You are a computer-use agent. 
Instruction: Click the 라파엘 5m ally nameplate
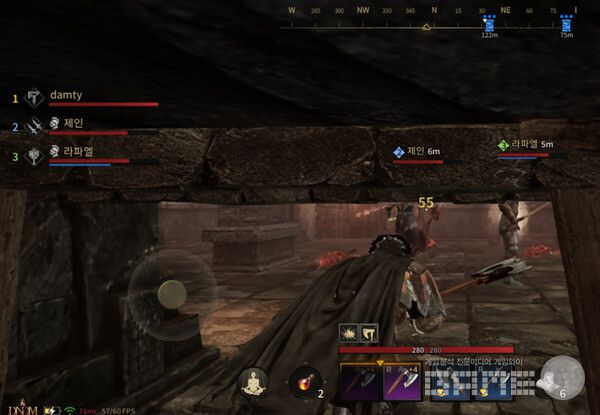click(527, 145)
